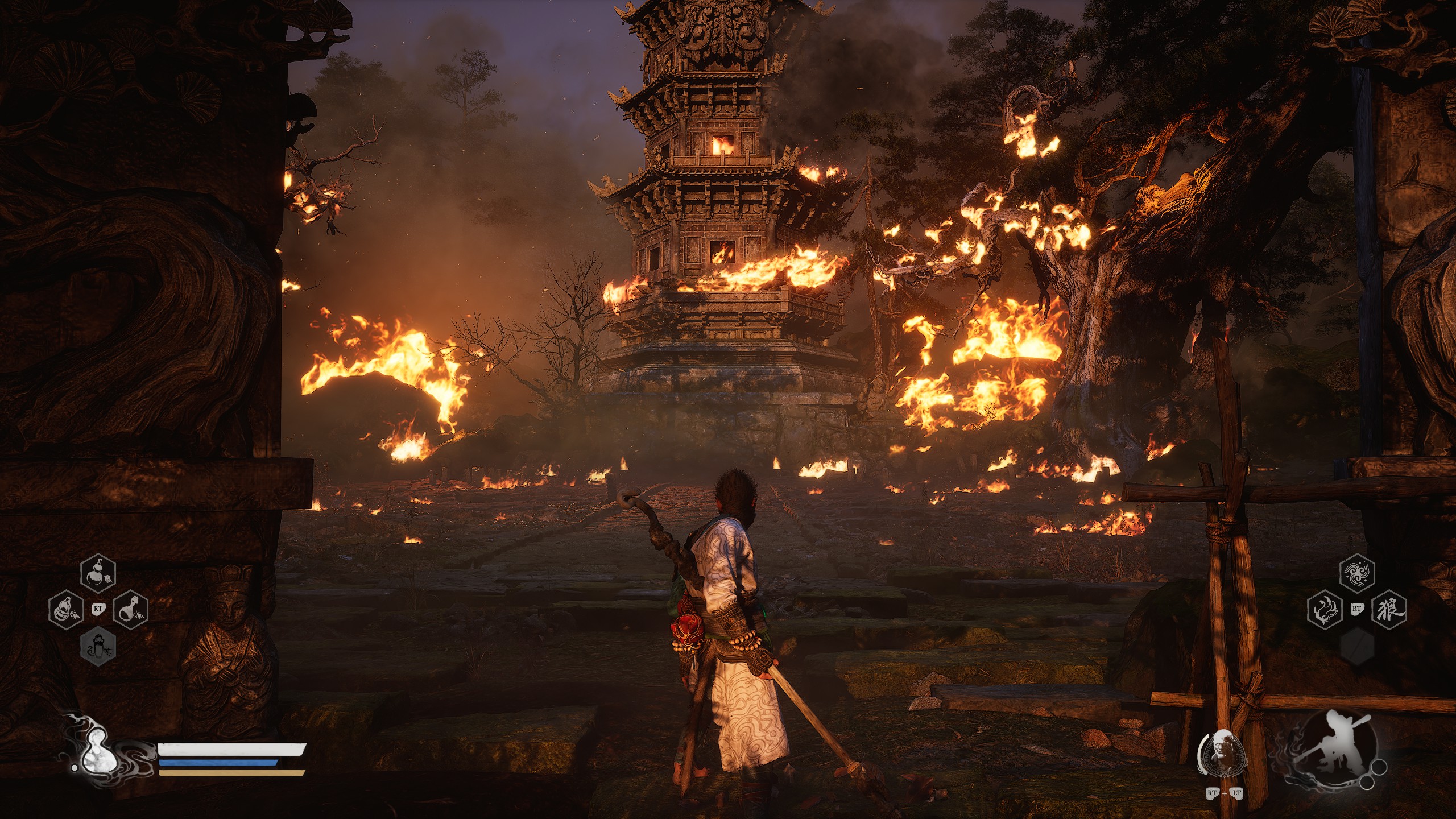
Task: Select the greyed-out bottle item slot
Action: [98, 647]
